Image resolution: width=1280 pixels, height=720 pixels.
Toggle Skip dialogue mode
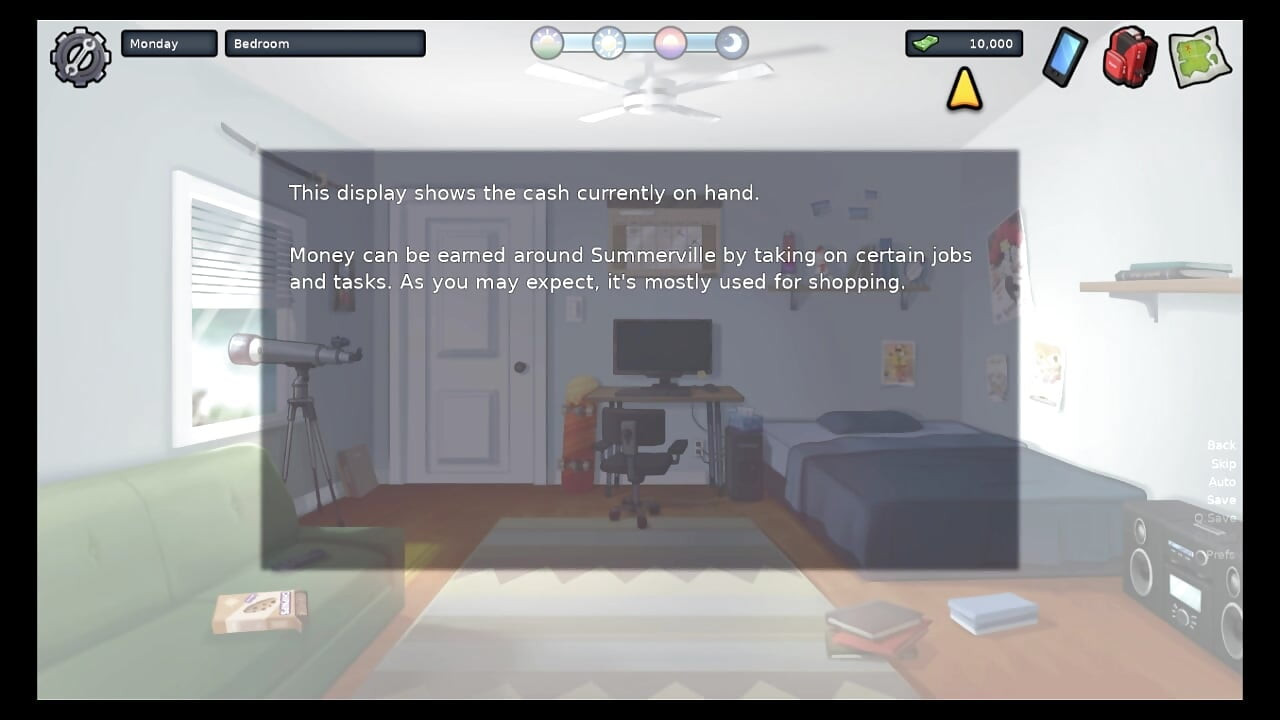pyautogui.click(x=1221, y=463)
